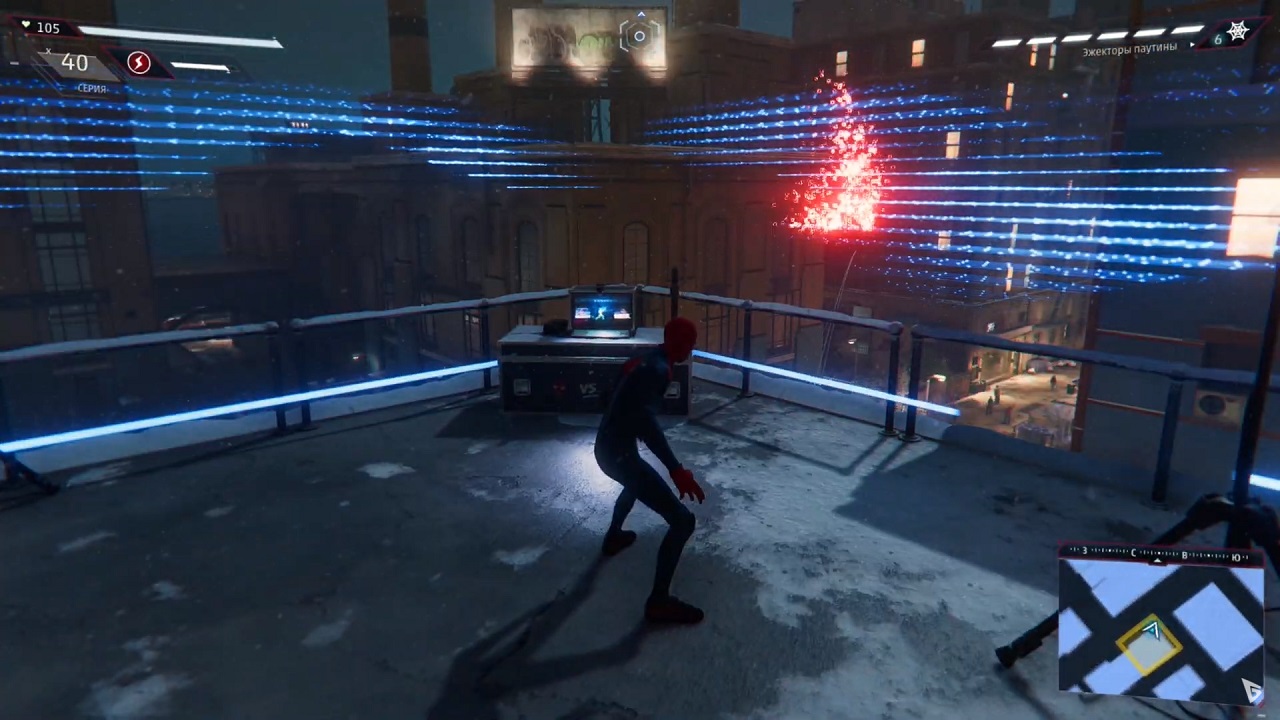Click the red Venom lightning bolt icon
The height and width of the screenshot is (720, 1280).
[139, 64]
